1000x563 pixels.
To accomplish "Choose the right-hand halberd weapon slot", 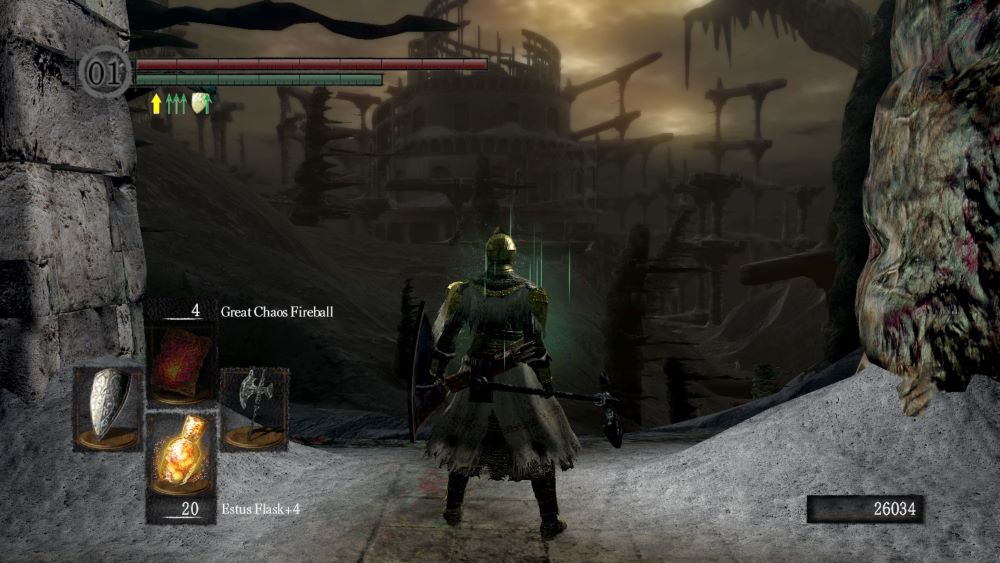I will (x=254, y=408).
